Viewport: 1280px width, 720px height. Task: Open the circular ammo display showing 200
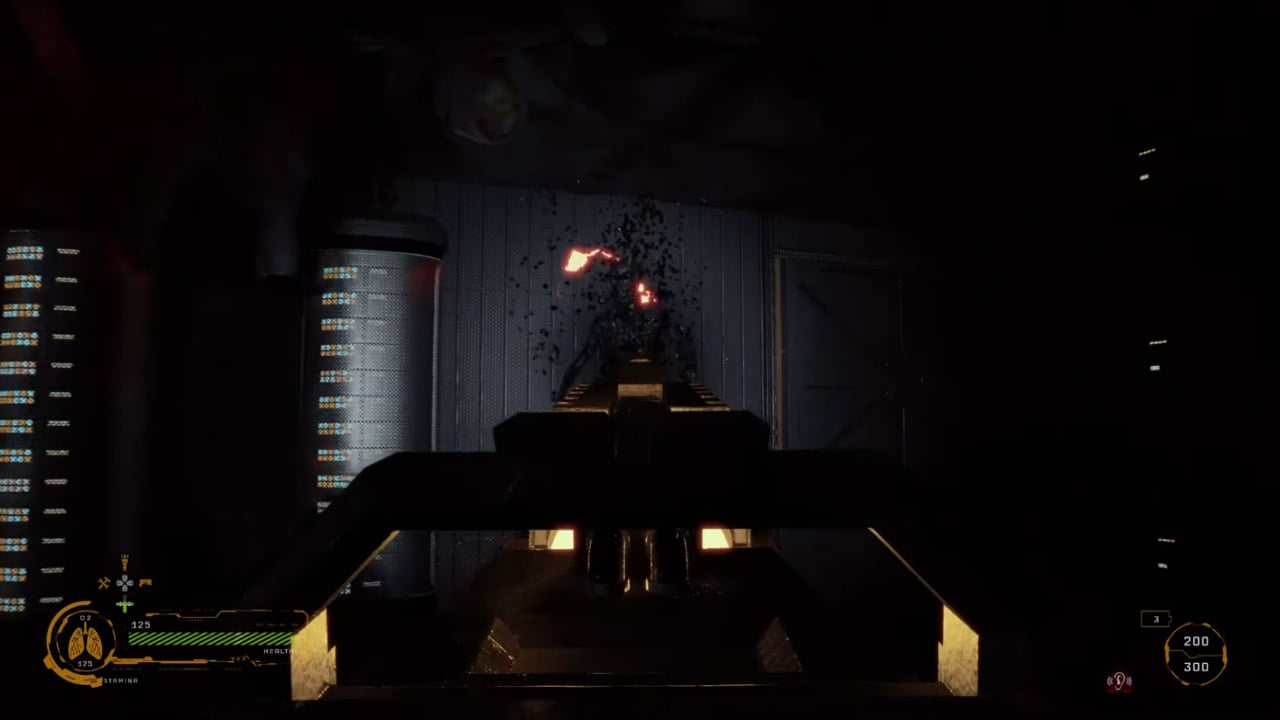pyautogui.click(x=1196, y=641)
